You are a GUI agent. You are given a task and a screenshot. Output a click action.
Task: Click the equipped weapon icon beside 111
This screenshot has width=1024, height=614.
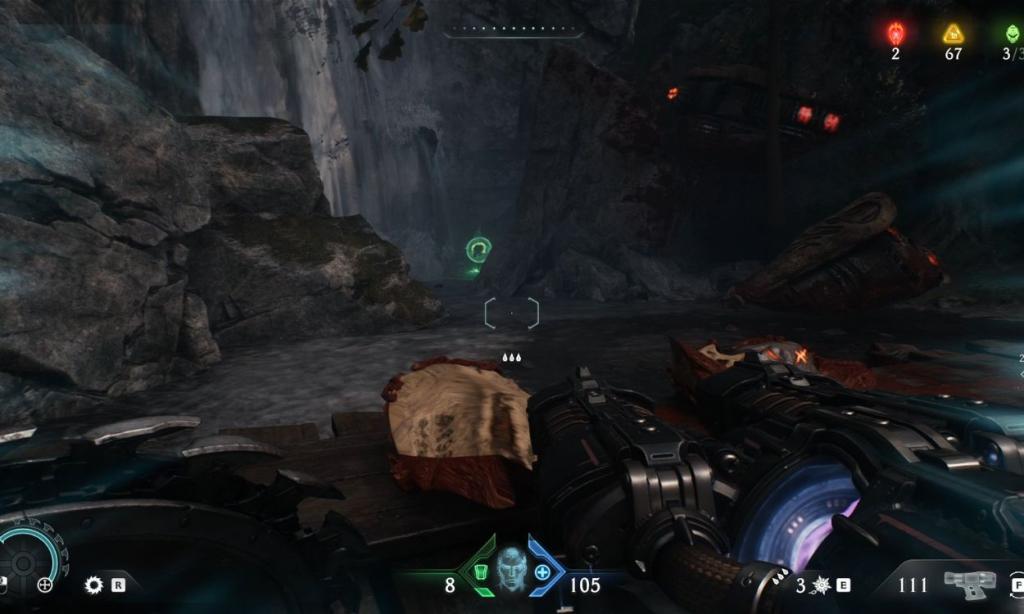point(970,583)
